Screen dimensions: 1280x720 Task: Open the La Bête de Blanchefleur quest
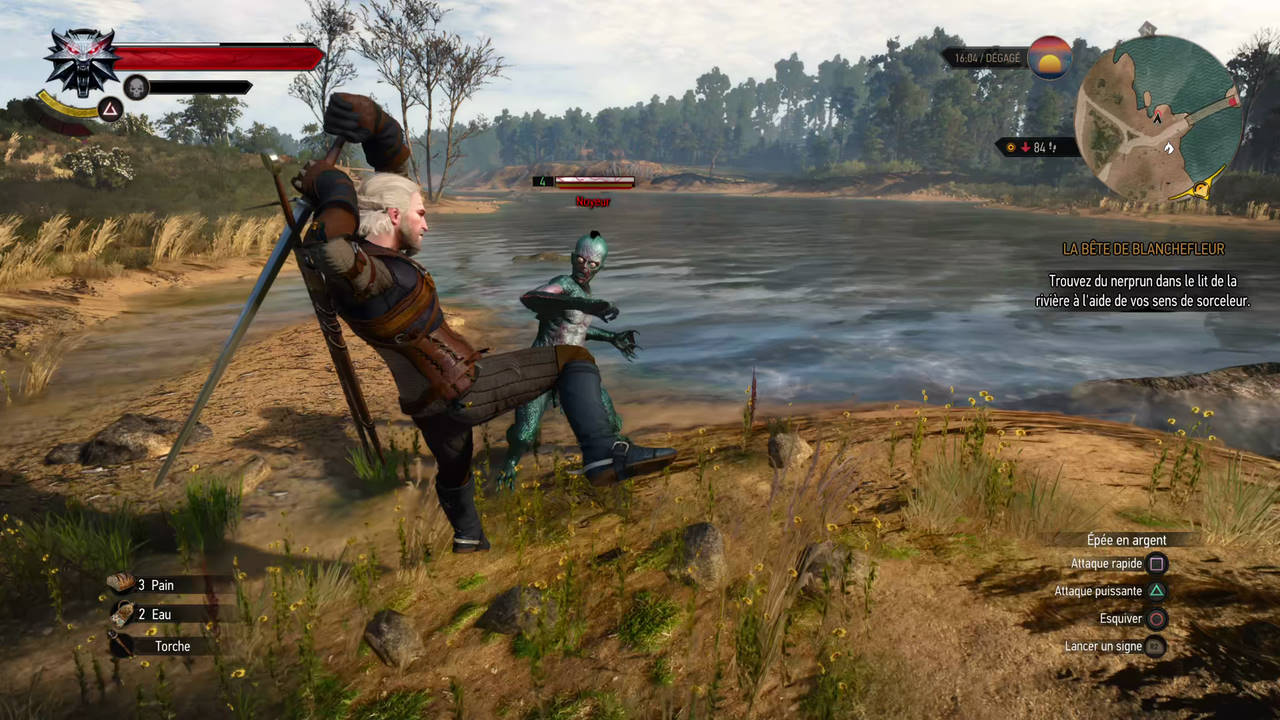(x=1143, y=249)
